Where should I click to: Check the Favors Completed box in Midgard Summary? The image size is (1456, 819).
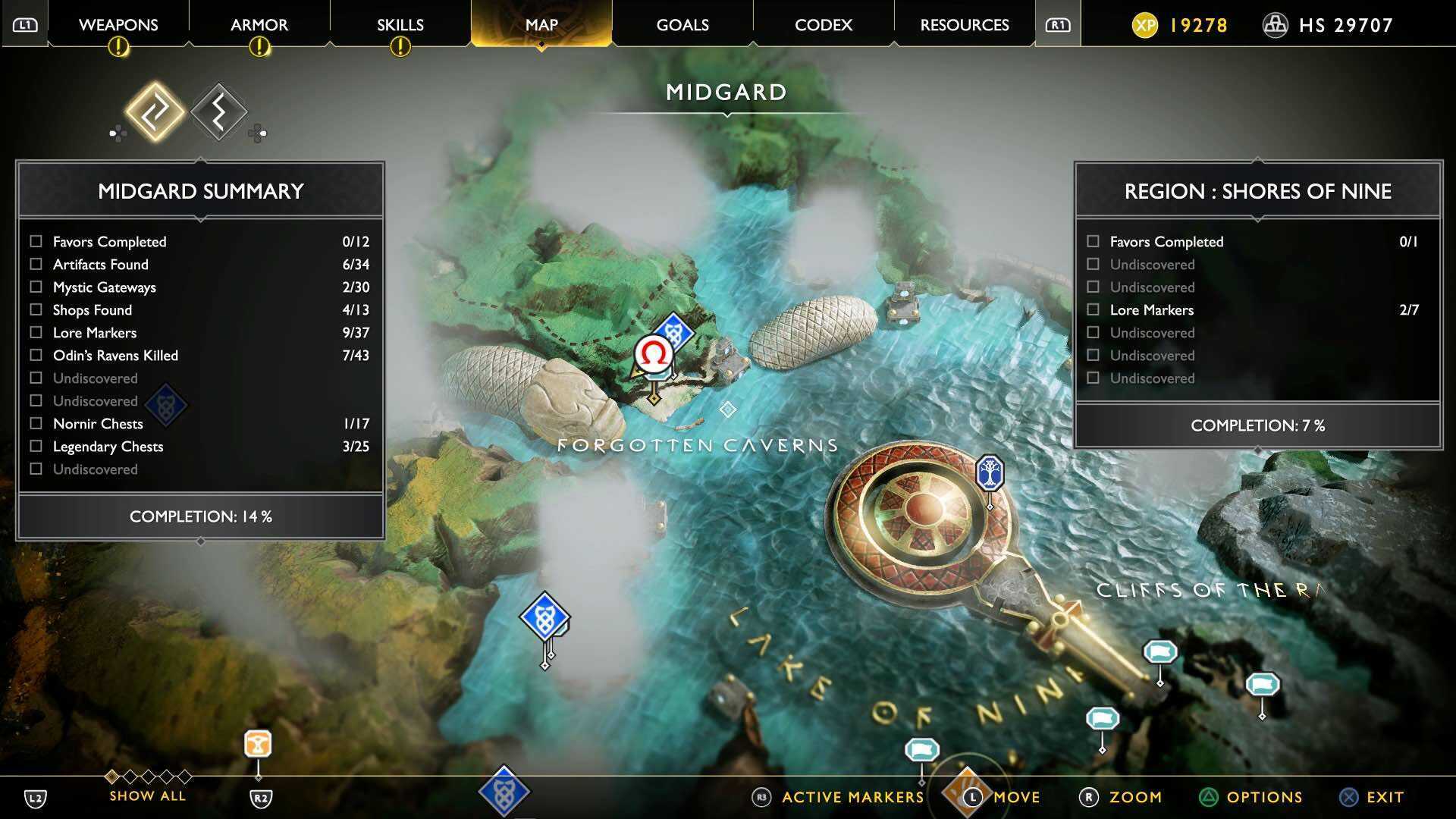tap(35, 241)
